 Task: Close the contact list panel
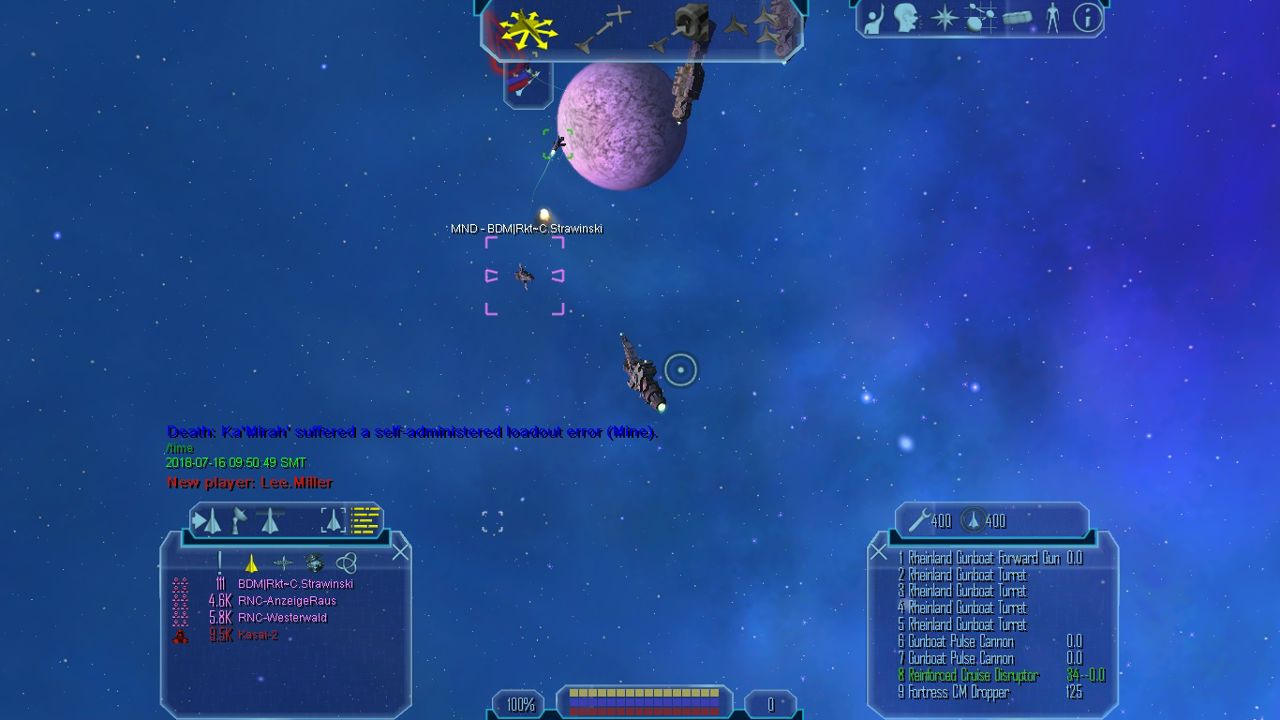click(x=401, y=552)
